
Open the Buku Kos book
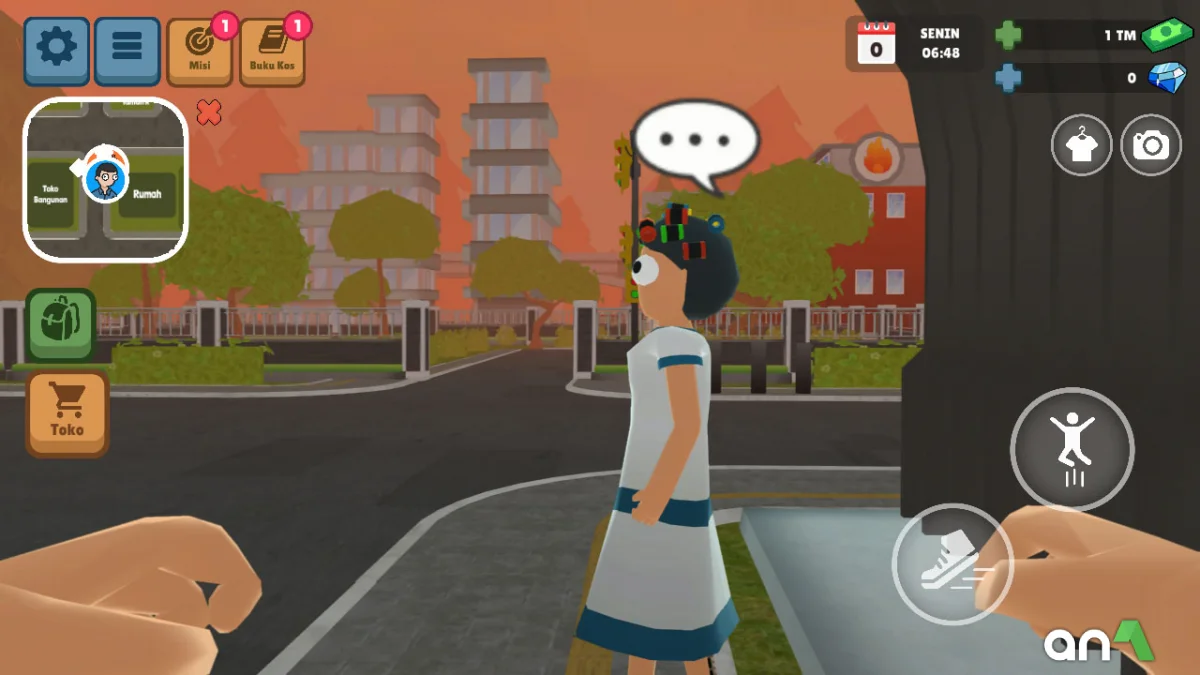click(x=272, y=52)
